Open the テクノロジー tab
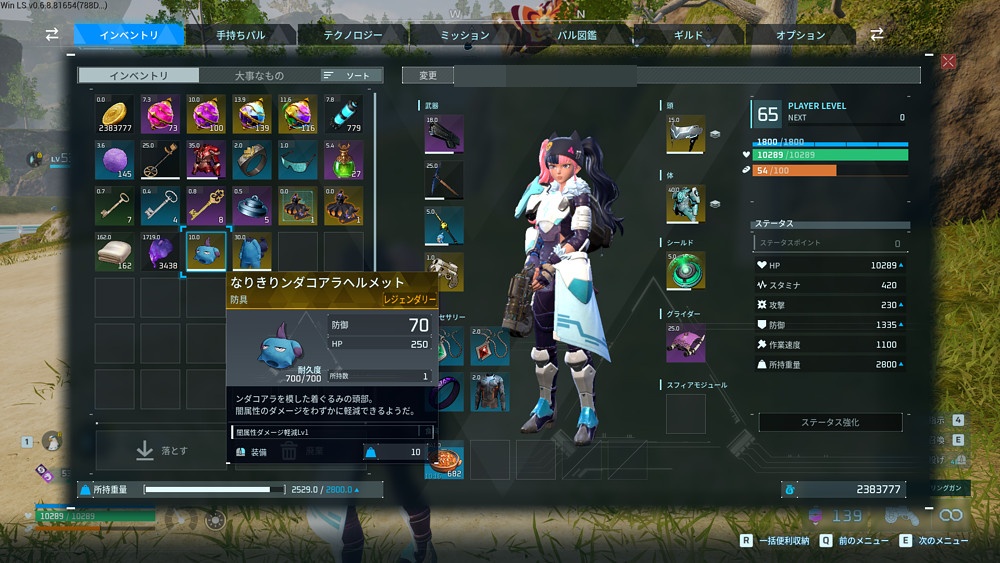The image size is (1000, 563). 351,35
